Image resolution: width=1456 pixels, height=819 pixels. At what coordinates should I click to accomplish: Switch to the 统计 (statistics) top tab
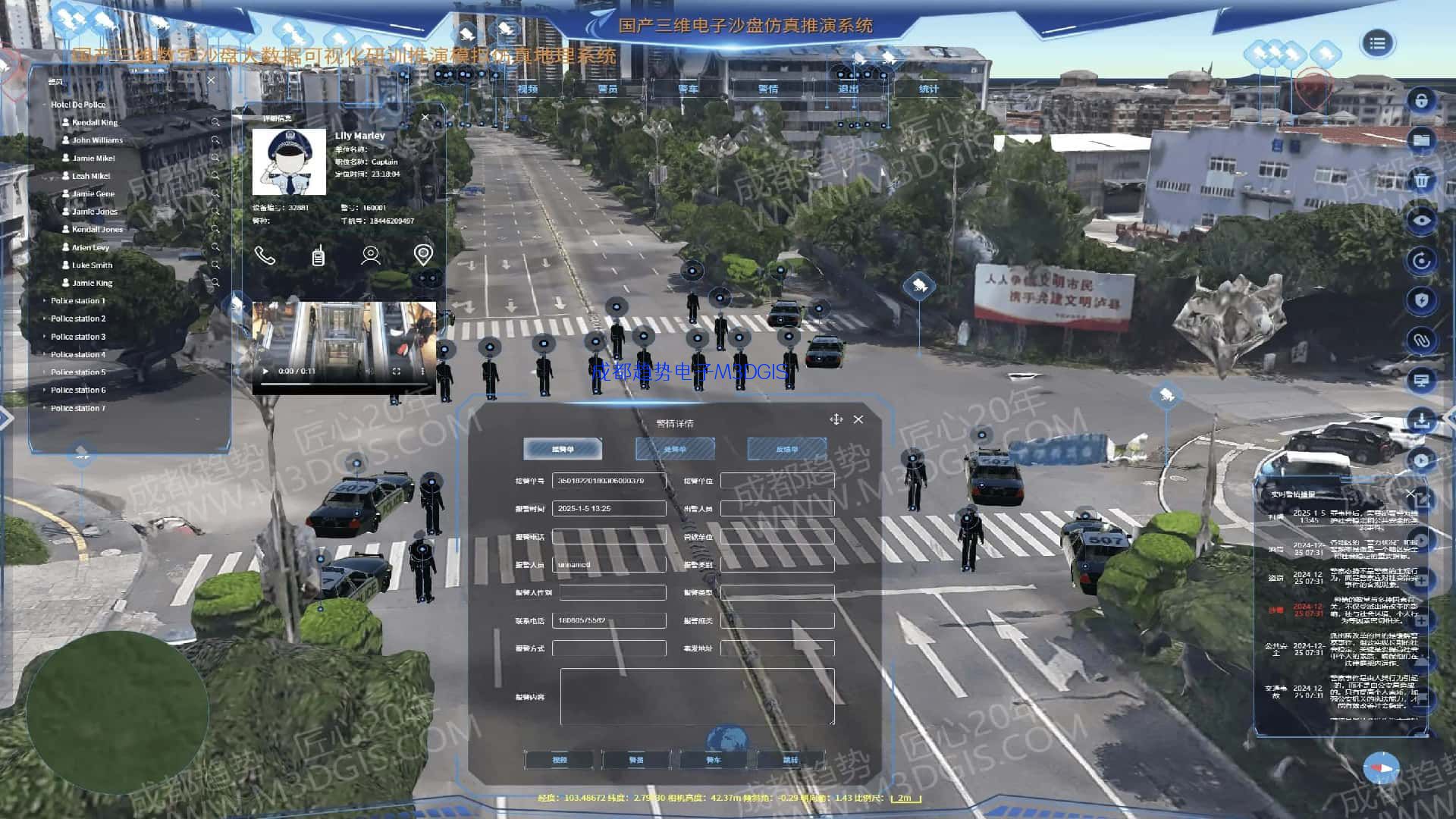(x=928, y=89)
